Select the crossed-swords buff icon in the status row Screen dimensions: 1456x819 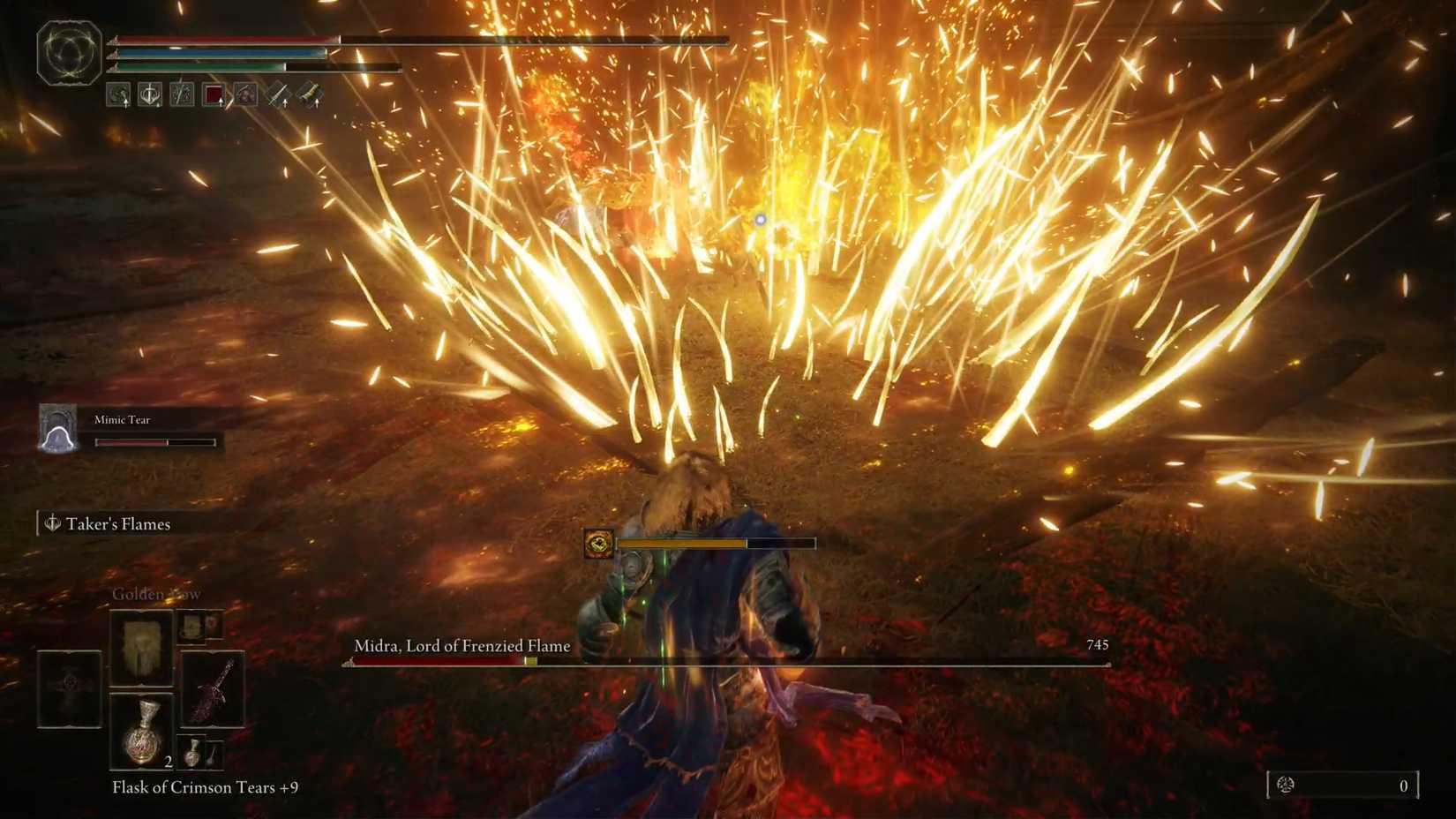183,94
